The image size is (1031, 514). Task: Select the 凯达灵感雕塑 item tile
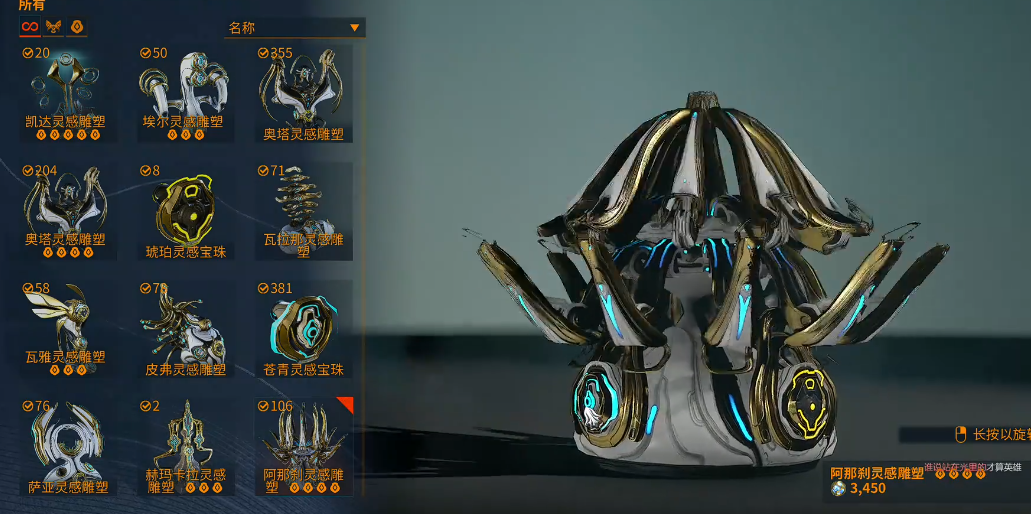65,92
